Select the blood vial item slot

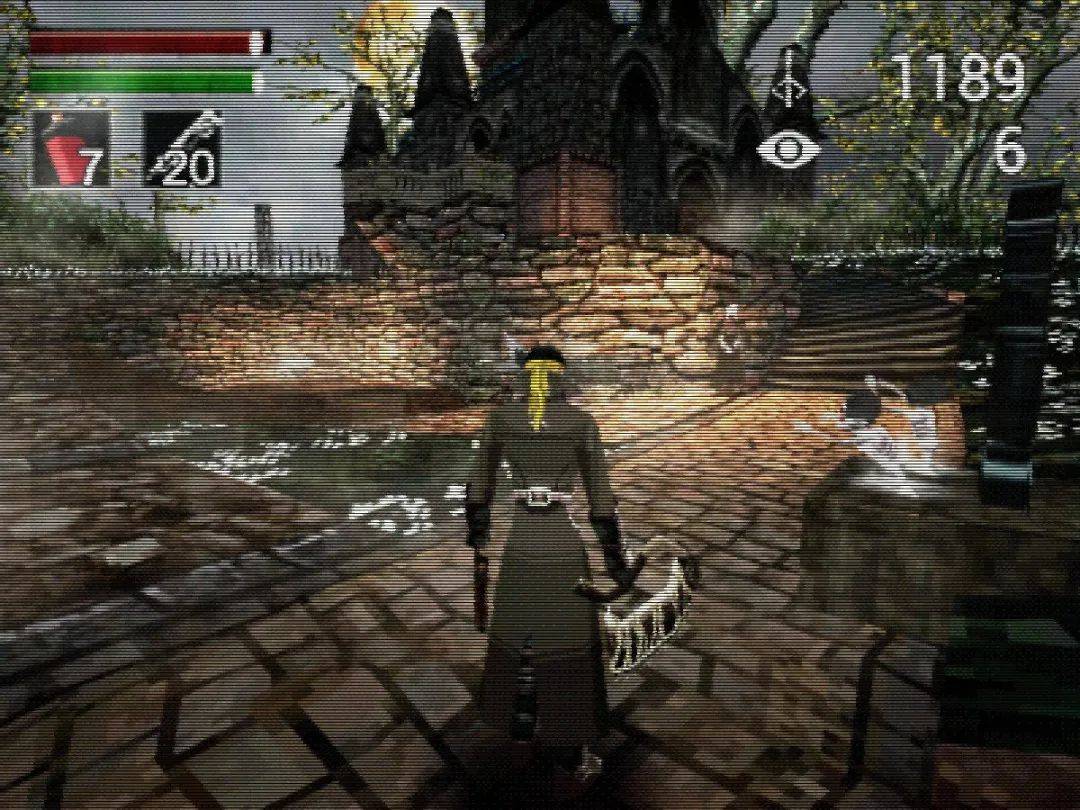[x=70, y=150]
